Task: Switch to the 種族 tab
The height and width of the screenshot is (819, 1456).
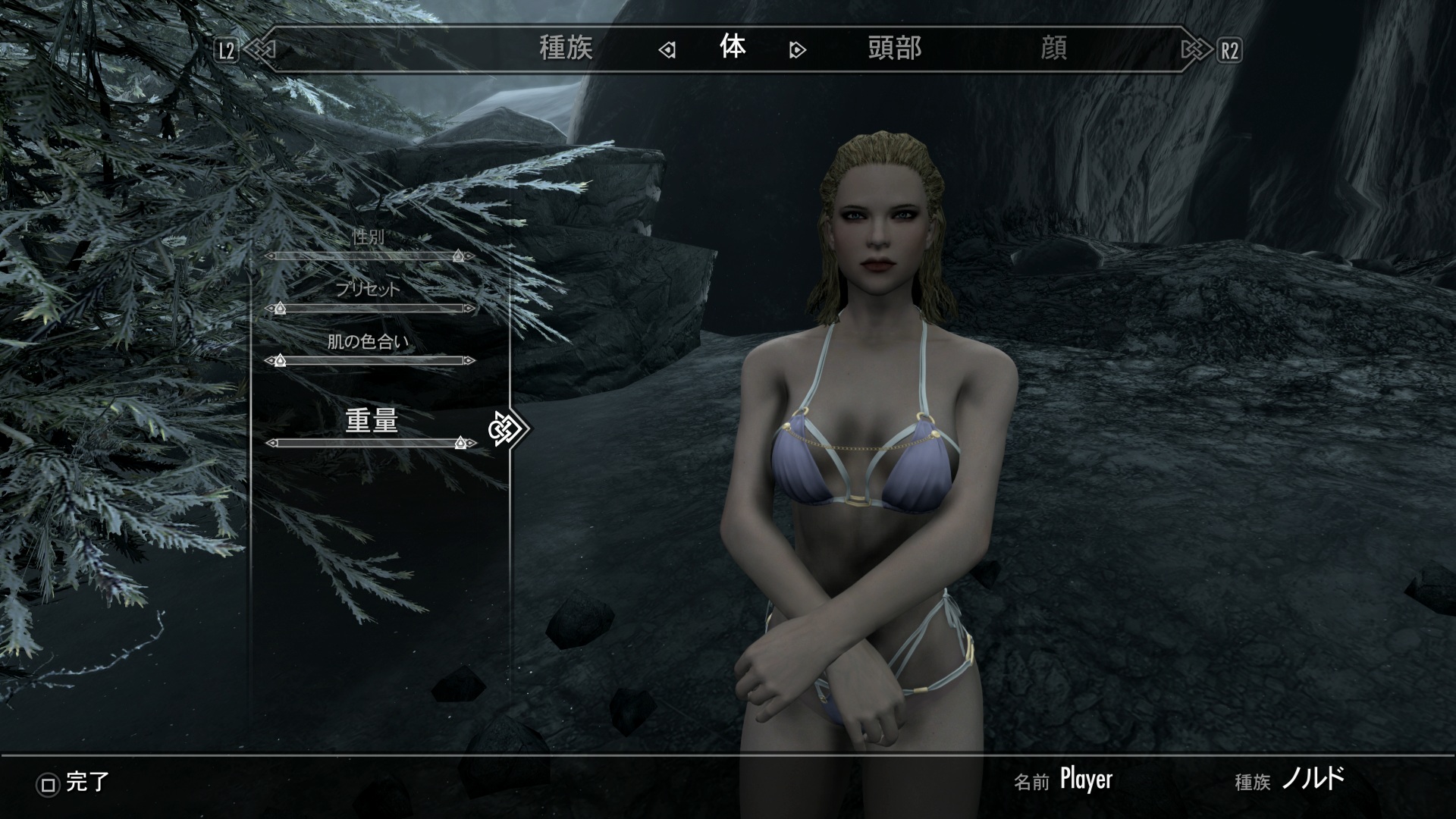Action: [x=565, y=49]
